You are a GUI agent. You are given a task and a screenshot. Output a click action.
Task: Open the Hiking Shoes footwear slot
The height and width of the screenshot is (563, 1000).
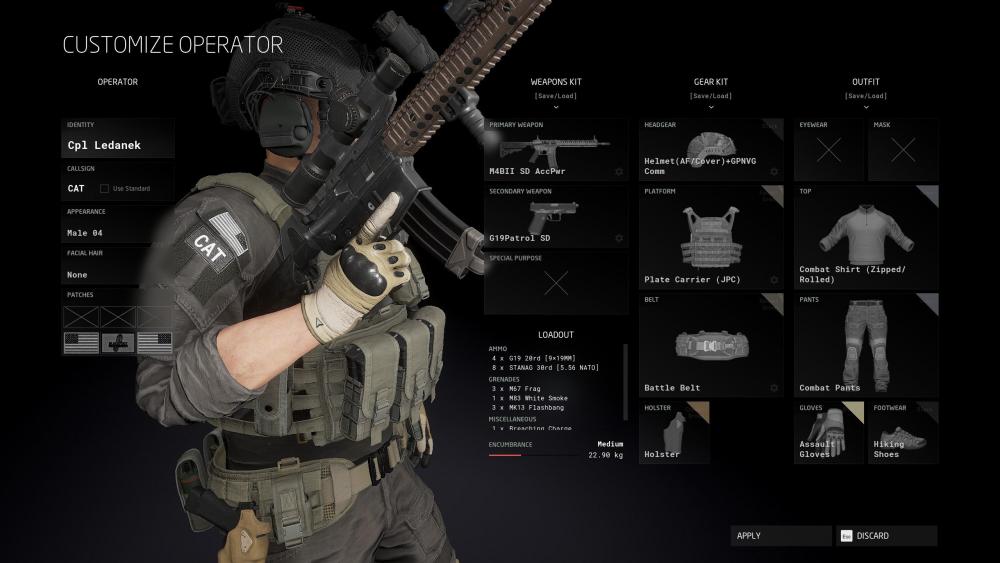click(903, 432)
